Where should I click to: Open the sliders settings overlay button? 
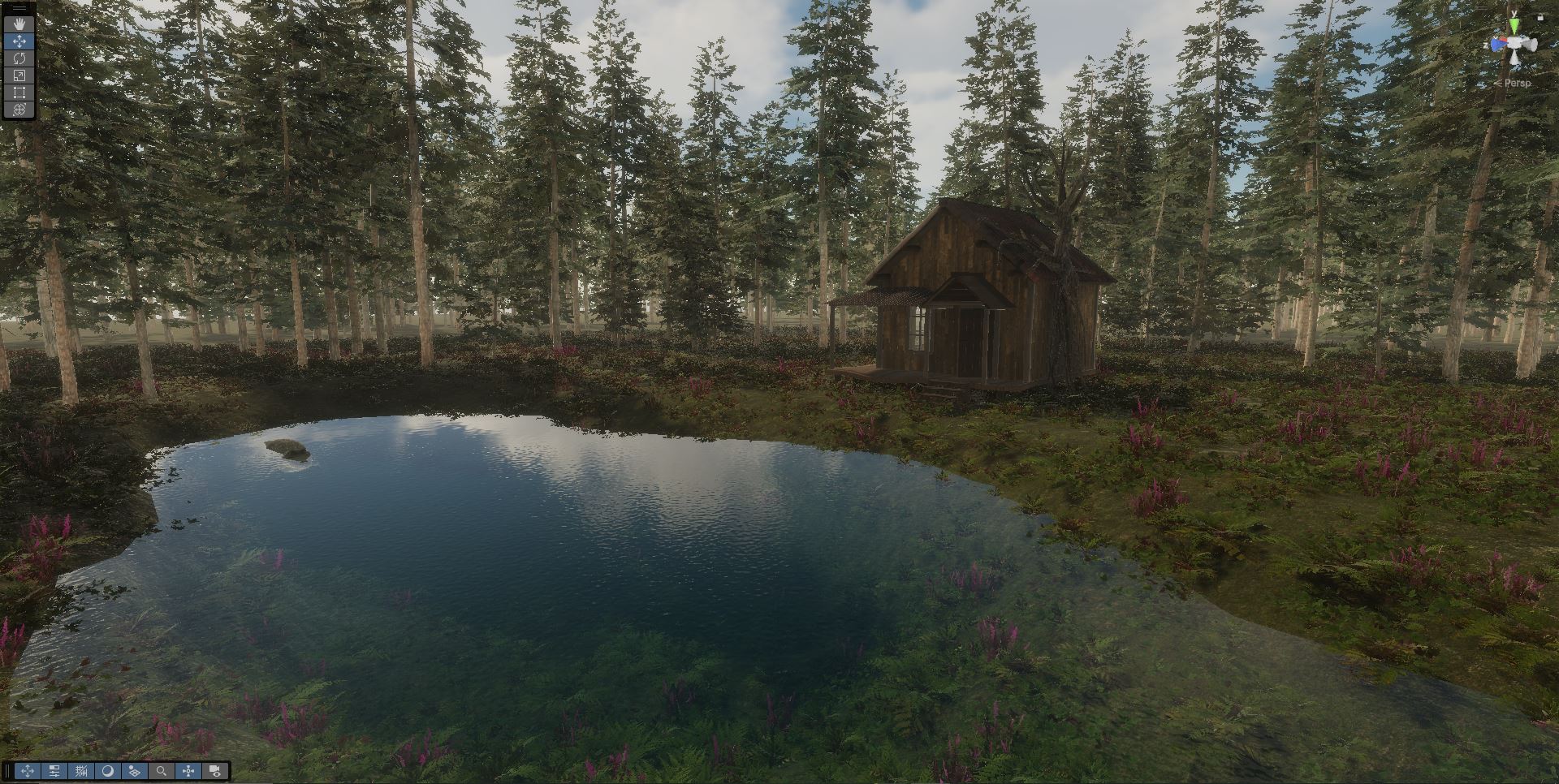[54, 771]
